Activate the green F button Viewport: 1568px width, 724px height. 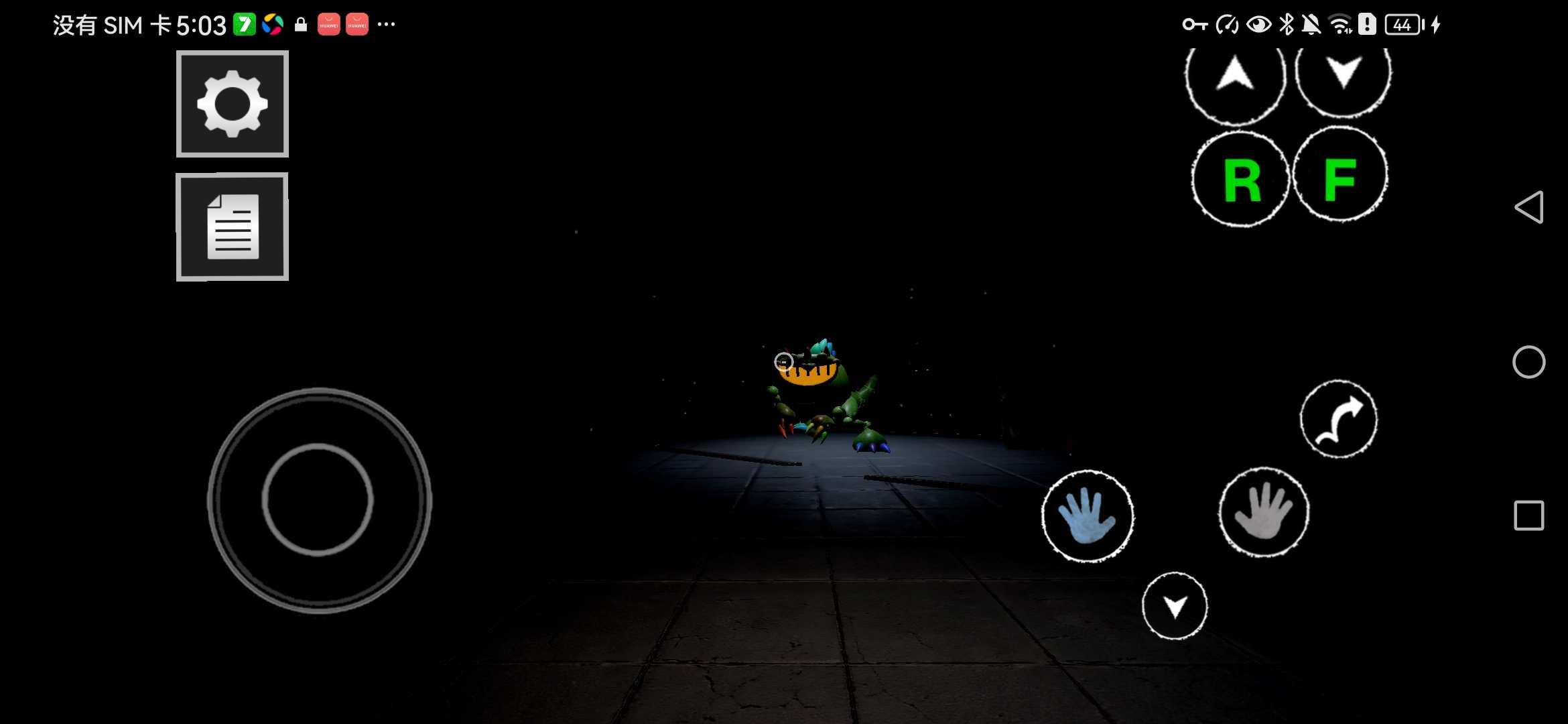click(1340, 176)
